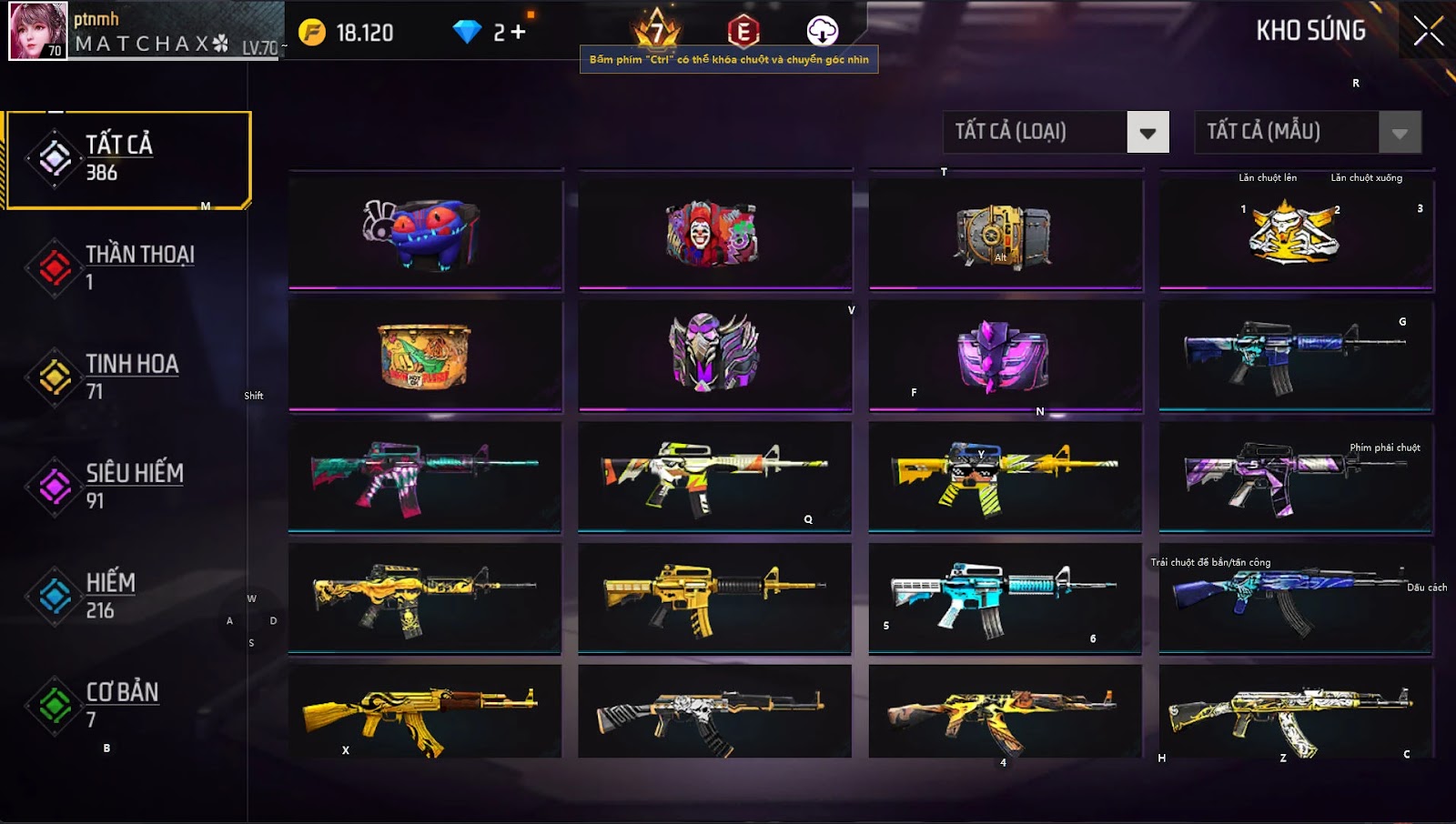Image resolution: width=1456 pixels, height=824 pixels.
Task: Open the red E badge icon
Action: [743, 32]
